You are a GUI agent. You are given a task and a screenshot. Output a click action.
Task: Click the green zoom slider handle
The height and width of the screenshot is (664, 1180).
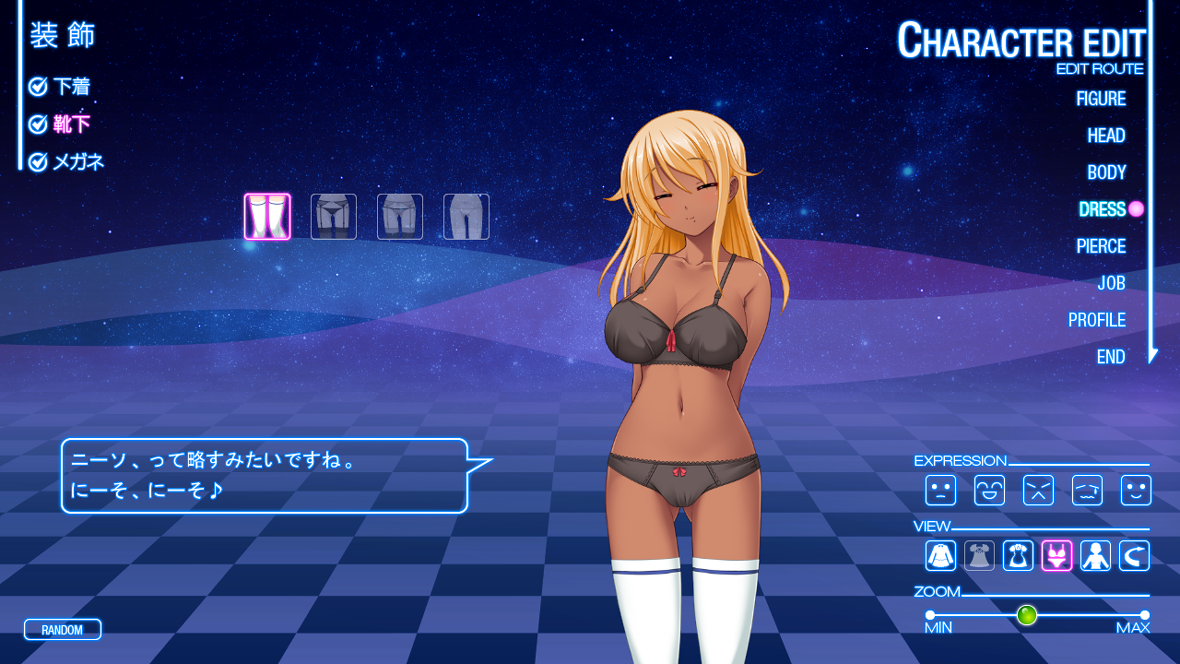1027,615
